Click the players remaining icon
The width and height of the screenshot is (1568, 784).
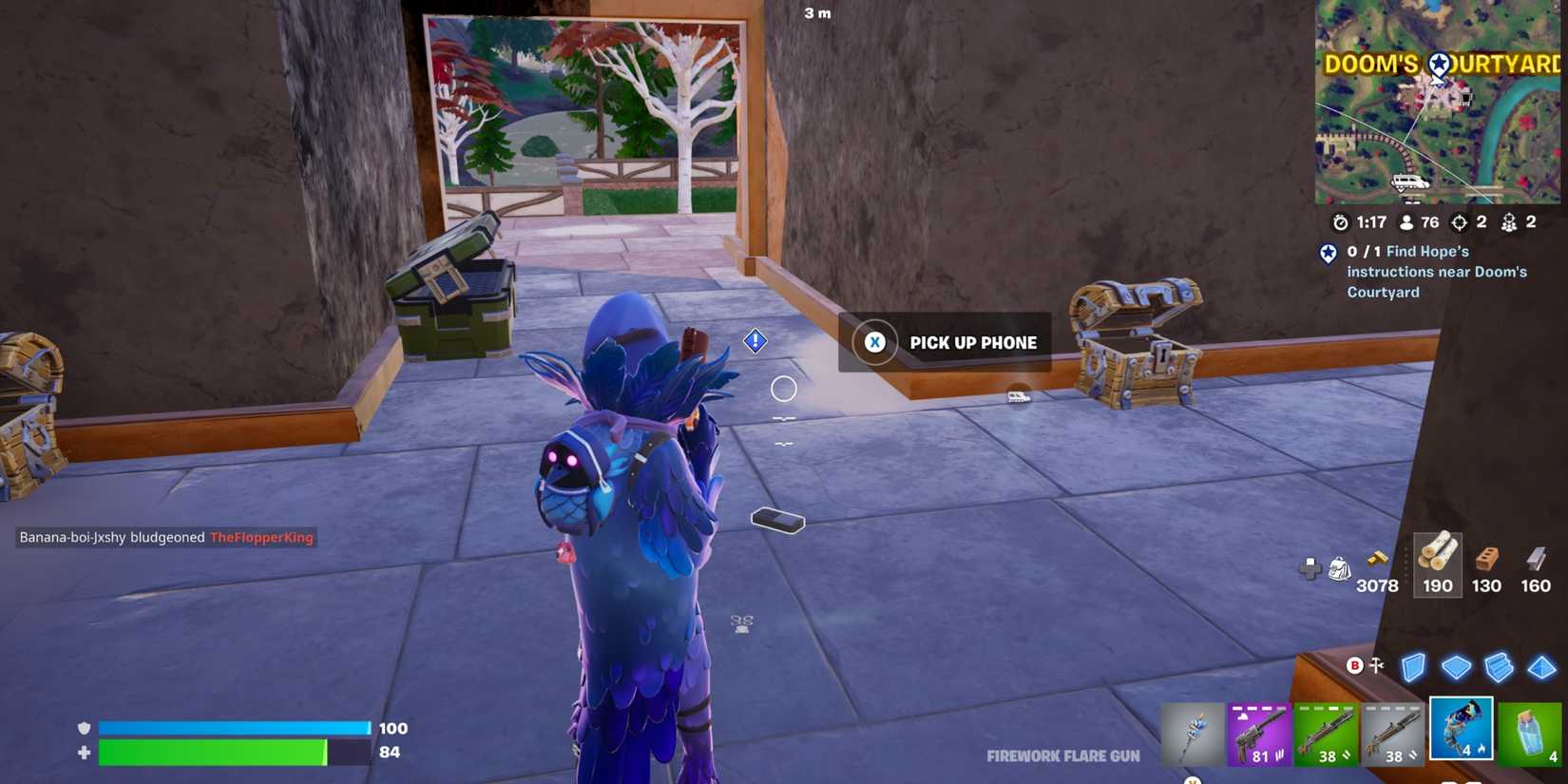coord(1405,222)
